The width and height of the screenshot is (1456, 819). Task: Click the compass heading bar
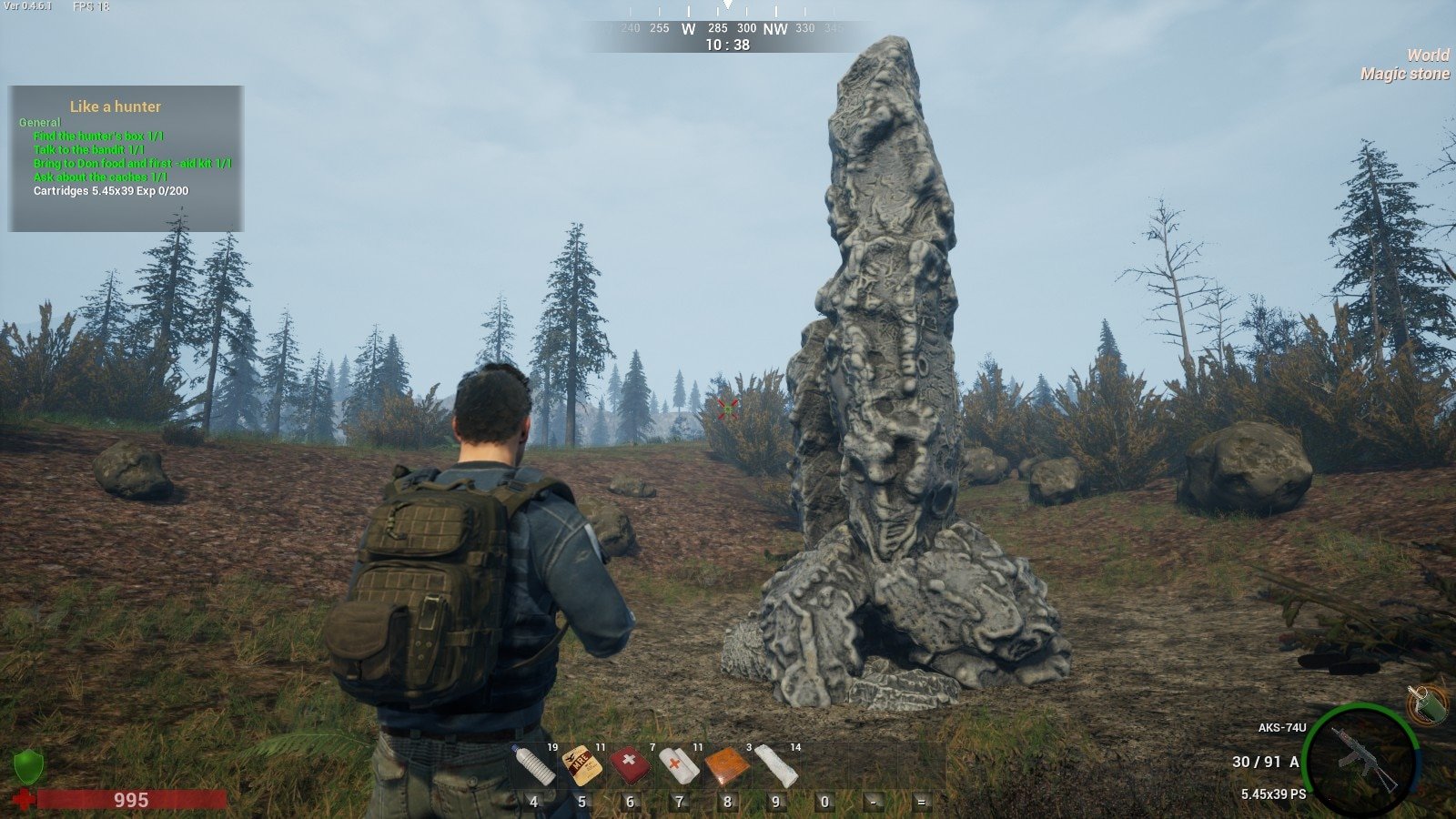point(728,28)
